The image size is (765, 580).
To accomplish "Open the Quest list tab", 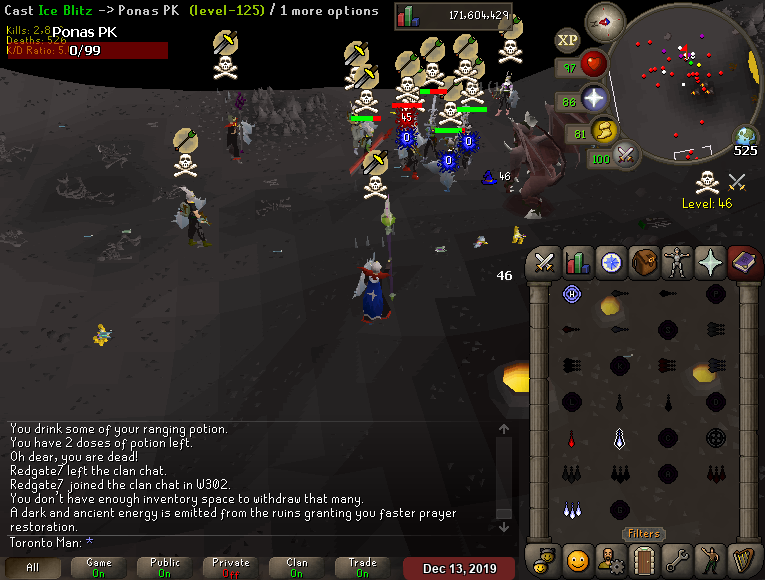I will pos(610,262).
